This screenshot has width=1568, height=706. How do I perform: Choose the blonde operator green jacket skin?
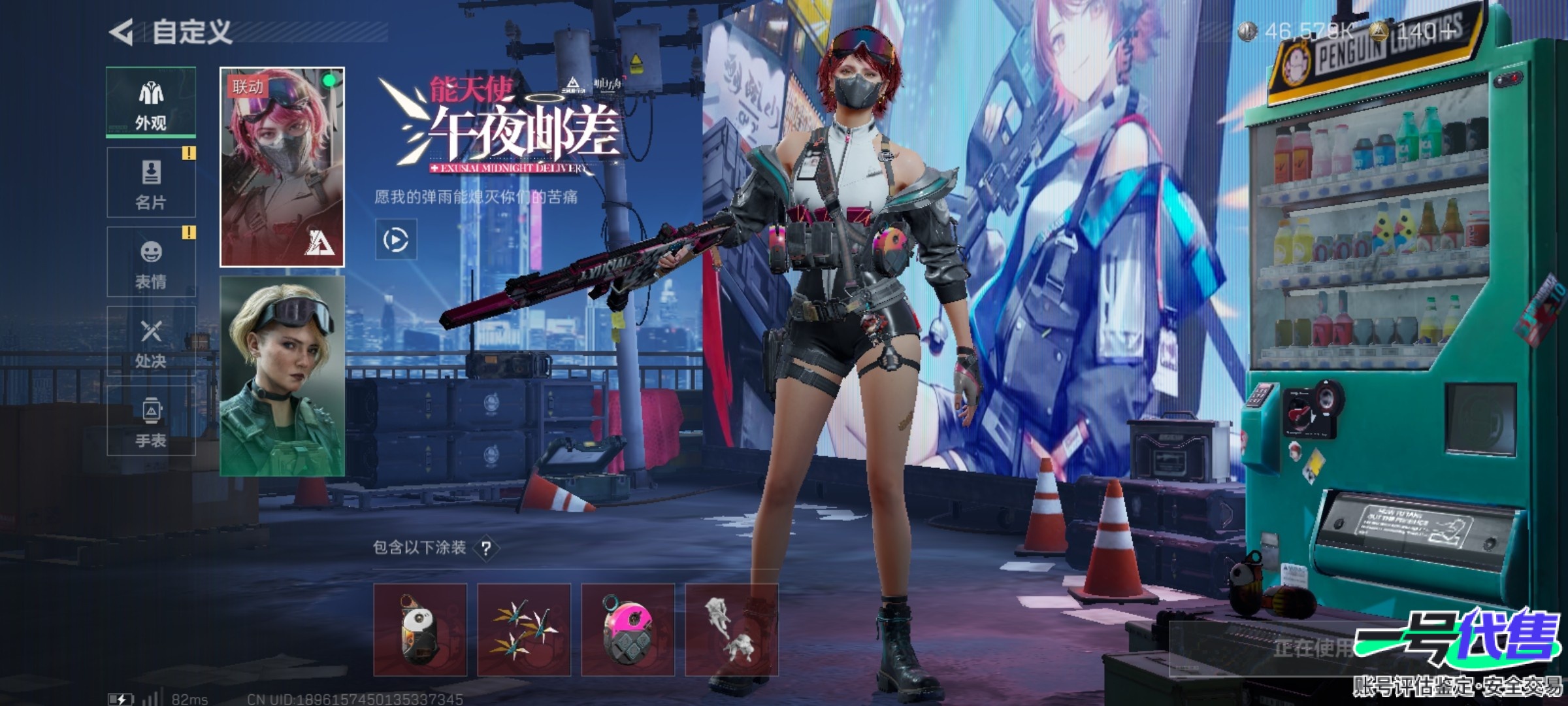282,376
